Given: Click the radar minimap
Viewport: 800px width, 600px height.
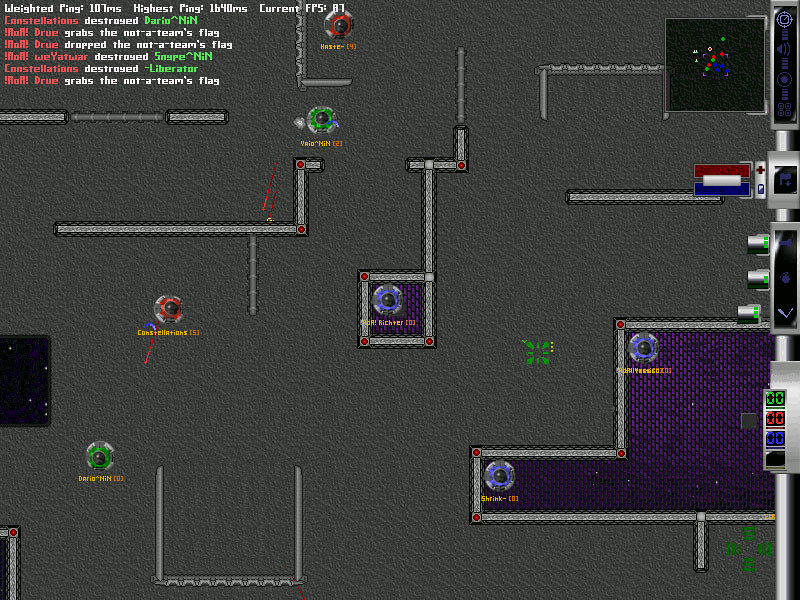Looking at the screenshot, I should pyautogui.click(x=714, y=65).
